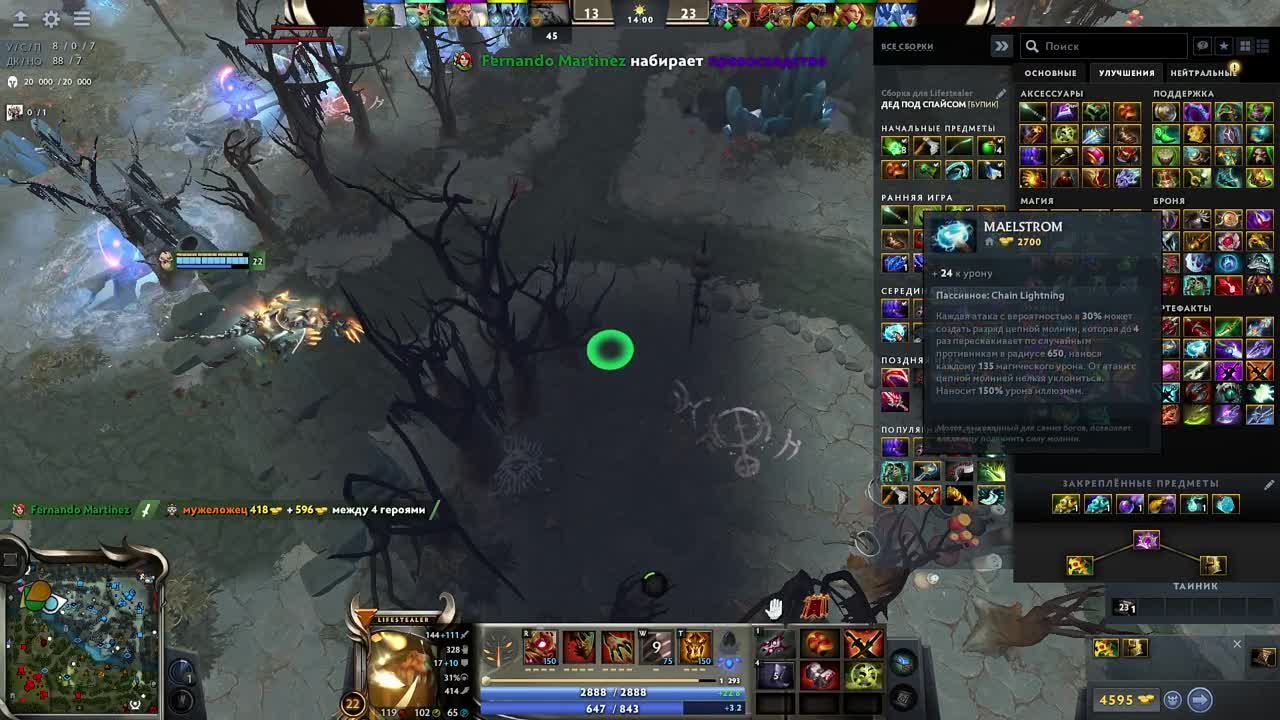Open the Нейтральные items tab
The image size is (1280, 720).
coord(1203,73)
